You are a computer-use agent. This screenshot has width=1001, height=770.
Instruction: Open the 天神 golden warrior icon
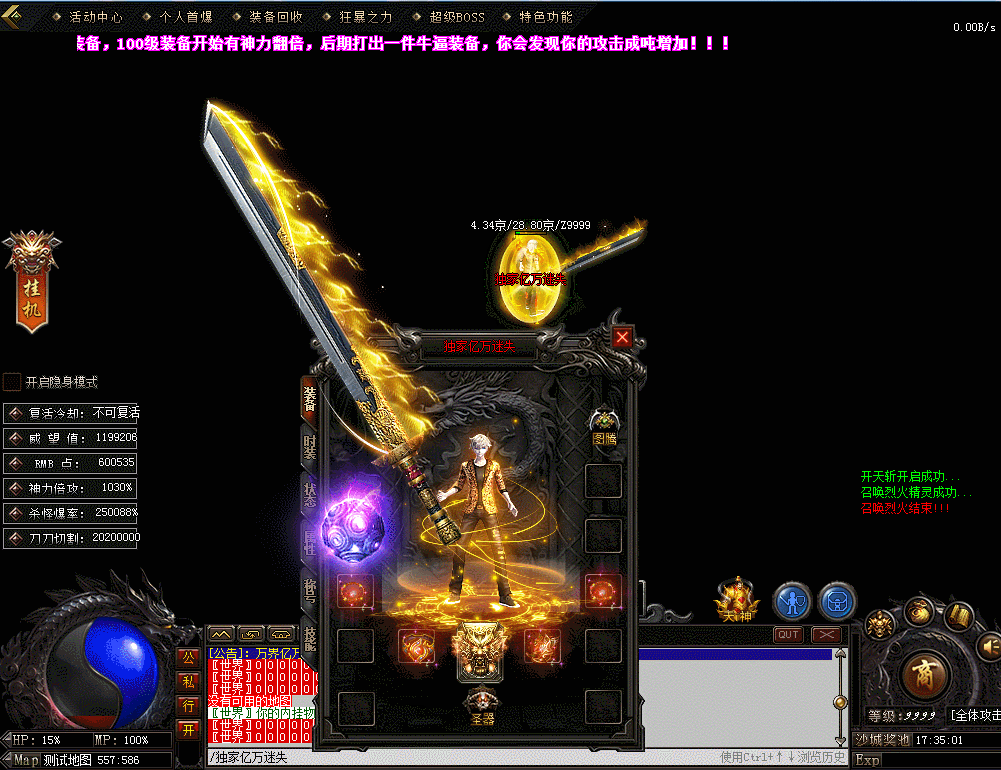737,600
